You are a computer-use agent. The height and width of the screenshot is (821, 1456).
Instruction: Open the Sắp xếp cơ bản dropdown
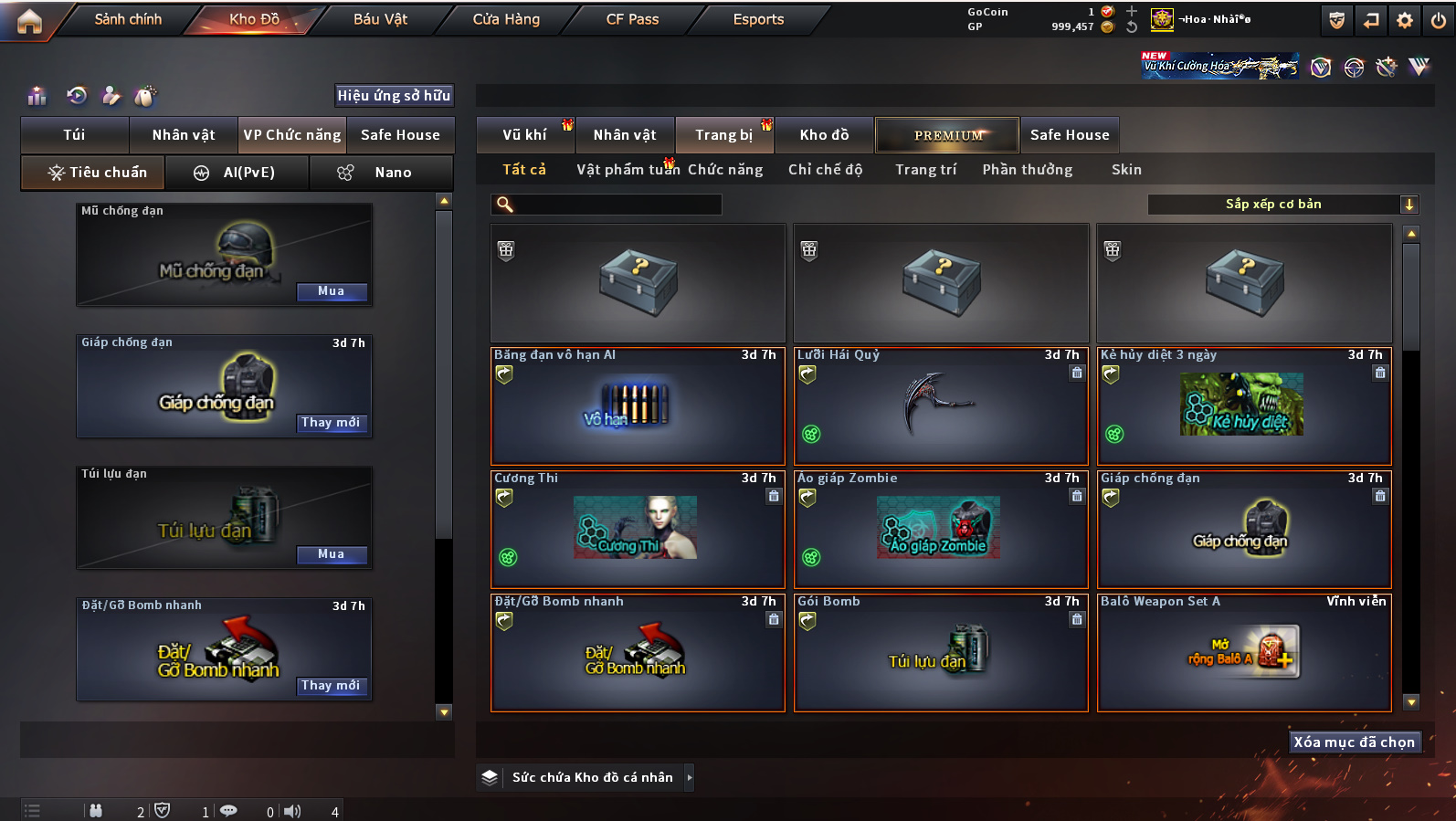1282,205
